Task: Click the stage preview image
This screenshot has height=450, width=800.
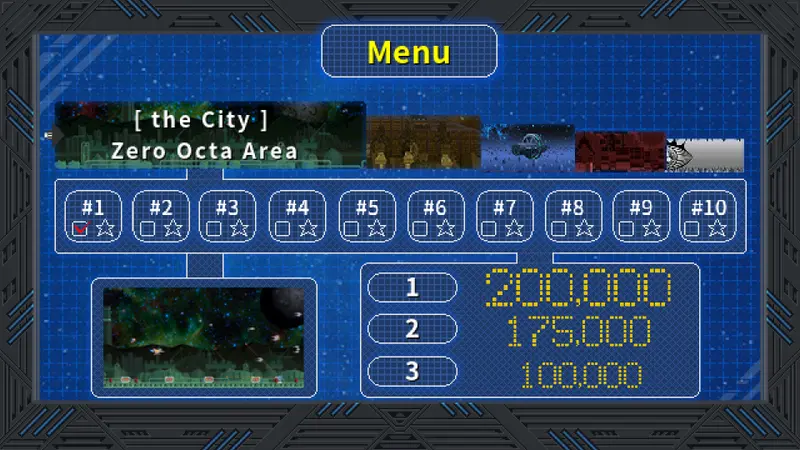Action: coord(205,336)
